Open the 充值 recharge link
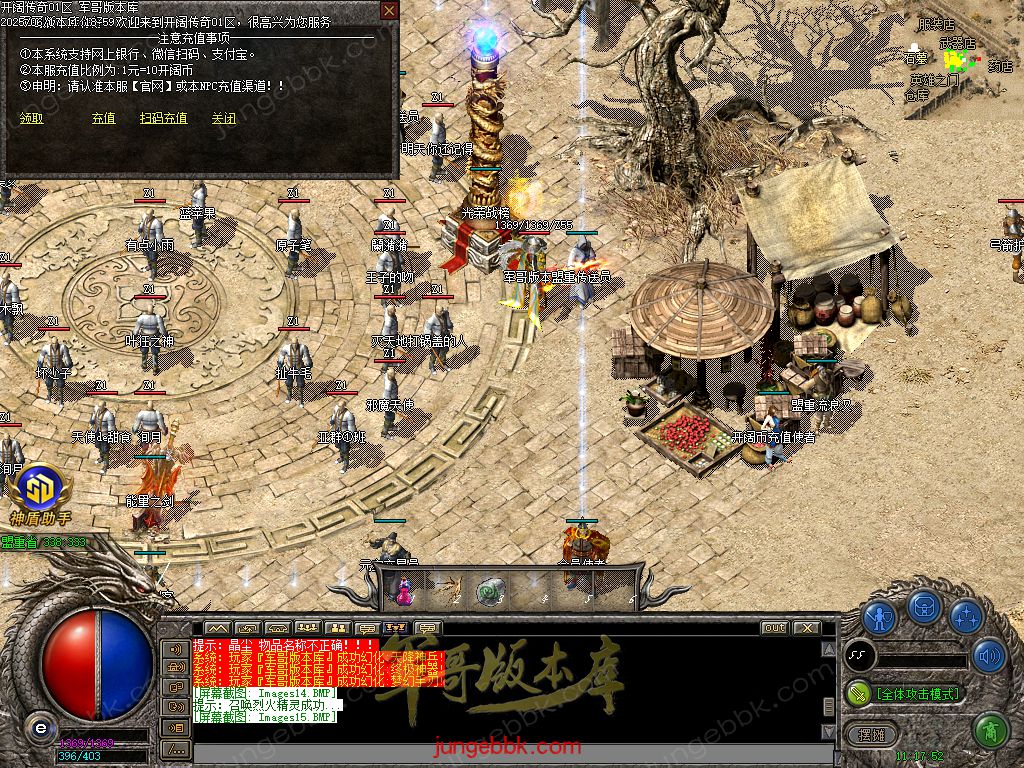Image resolution: width=1024 pixels, height=768 pixels. click(x=103, y=118)
